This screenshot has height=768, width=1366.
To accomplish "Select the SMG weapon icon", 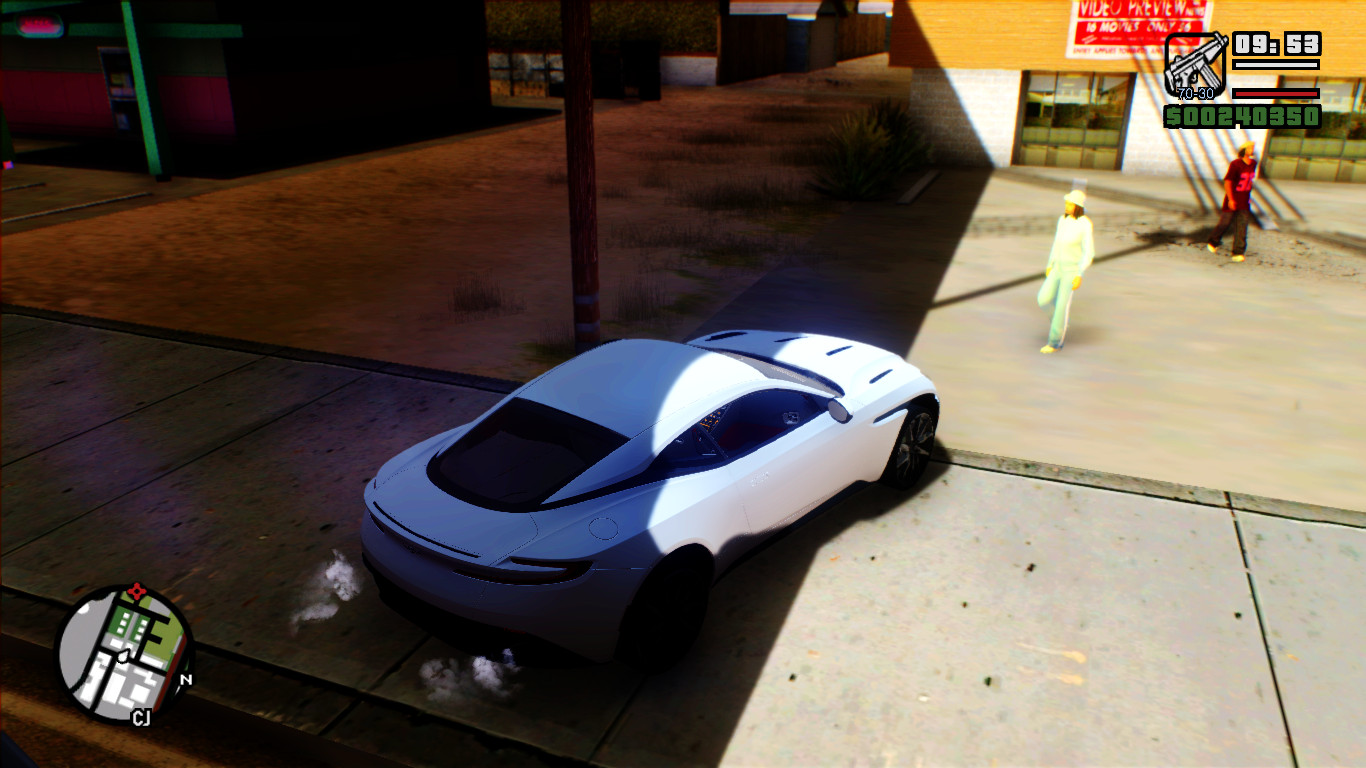I will 1195,65.
